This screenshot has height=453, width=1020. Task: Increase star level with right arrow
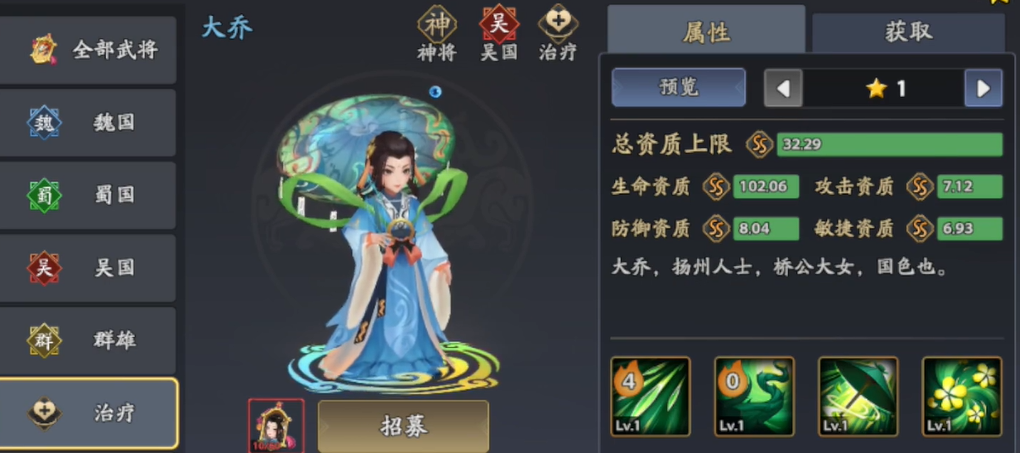[x=983, y=88]
